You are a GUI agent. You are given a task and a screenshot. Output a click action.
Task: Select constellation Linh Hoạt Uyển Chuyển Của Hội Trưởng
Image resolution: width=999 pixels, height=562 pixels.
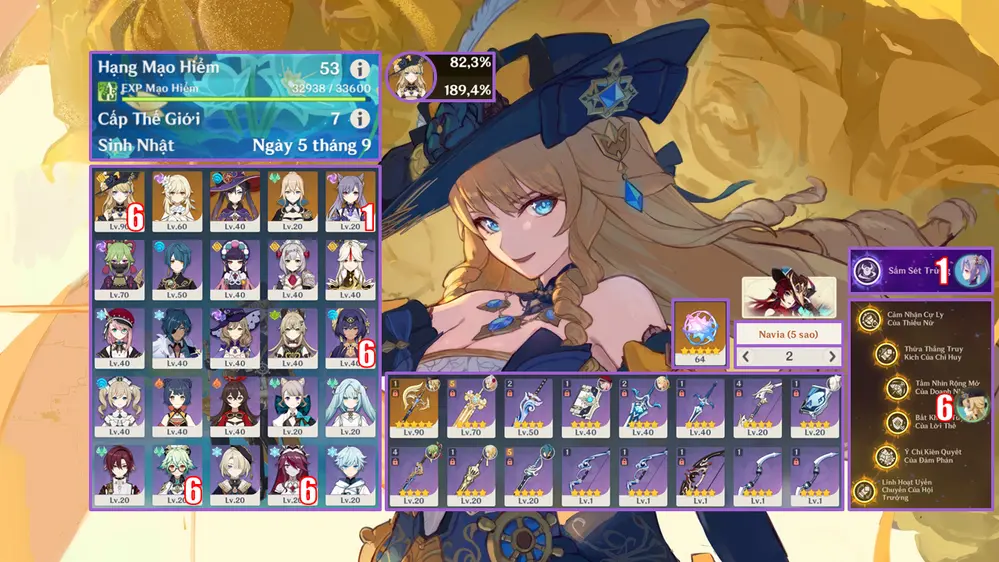pyautogui.click(x=864, y=491)
